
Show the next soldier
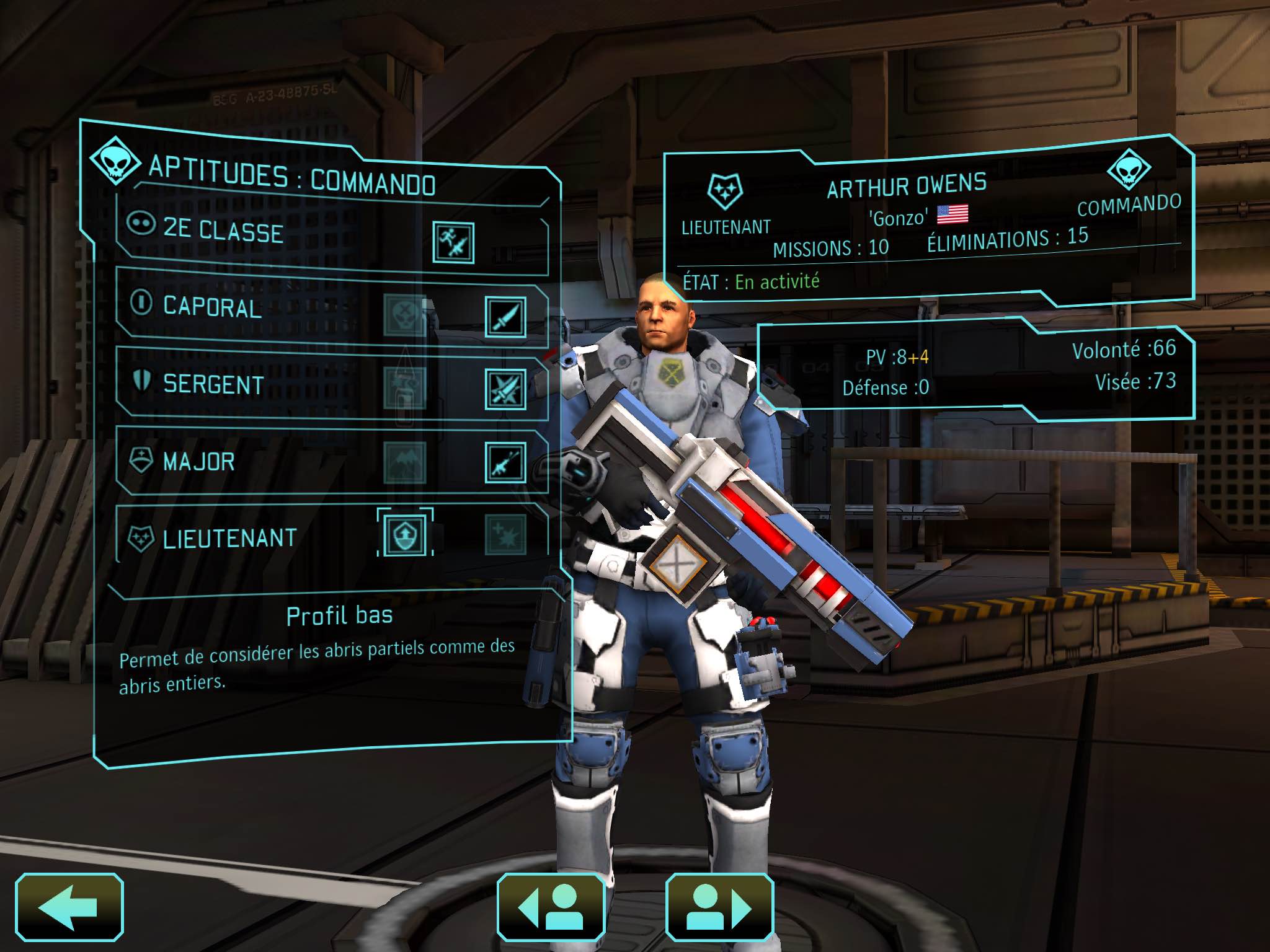click(719, 907)
